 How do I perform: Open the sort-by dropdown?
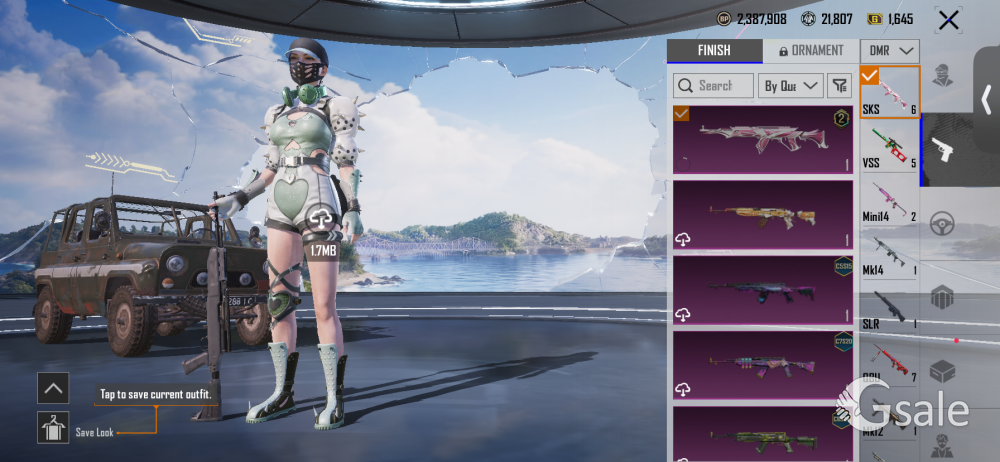(790, 86)
